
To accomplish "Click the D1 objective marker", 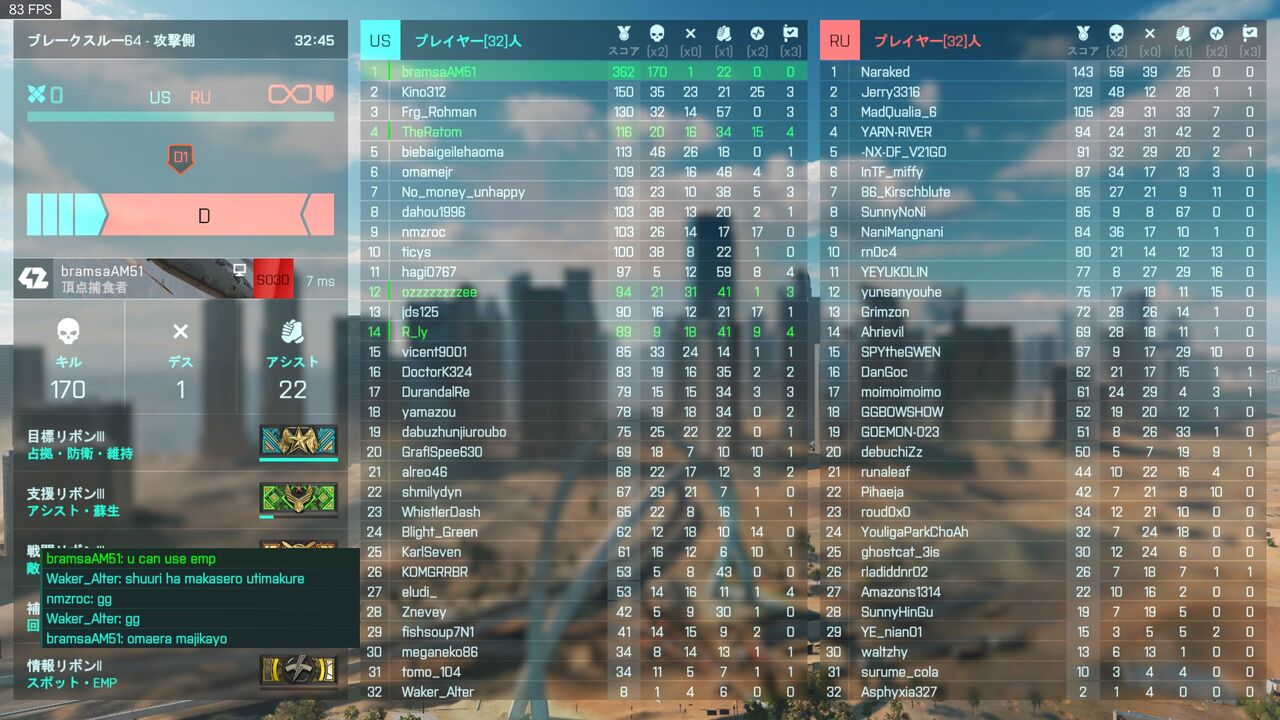I will [x=183, y=156].
